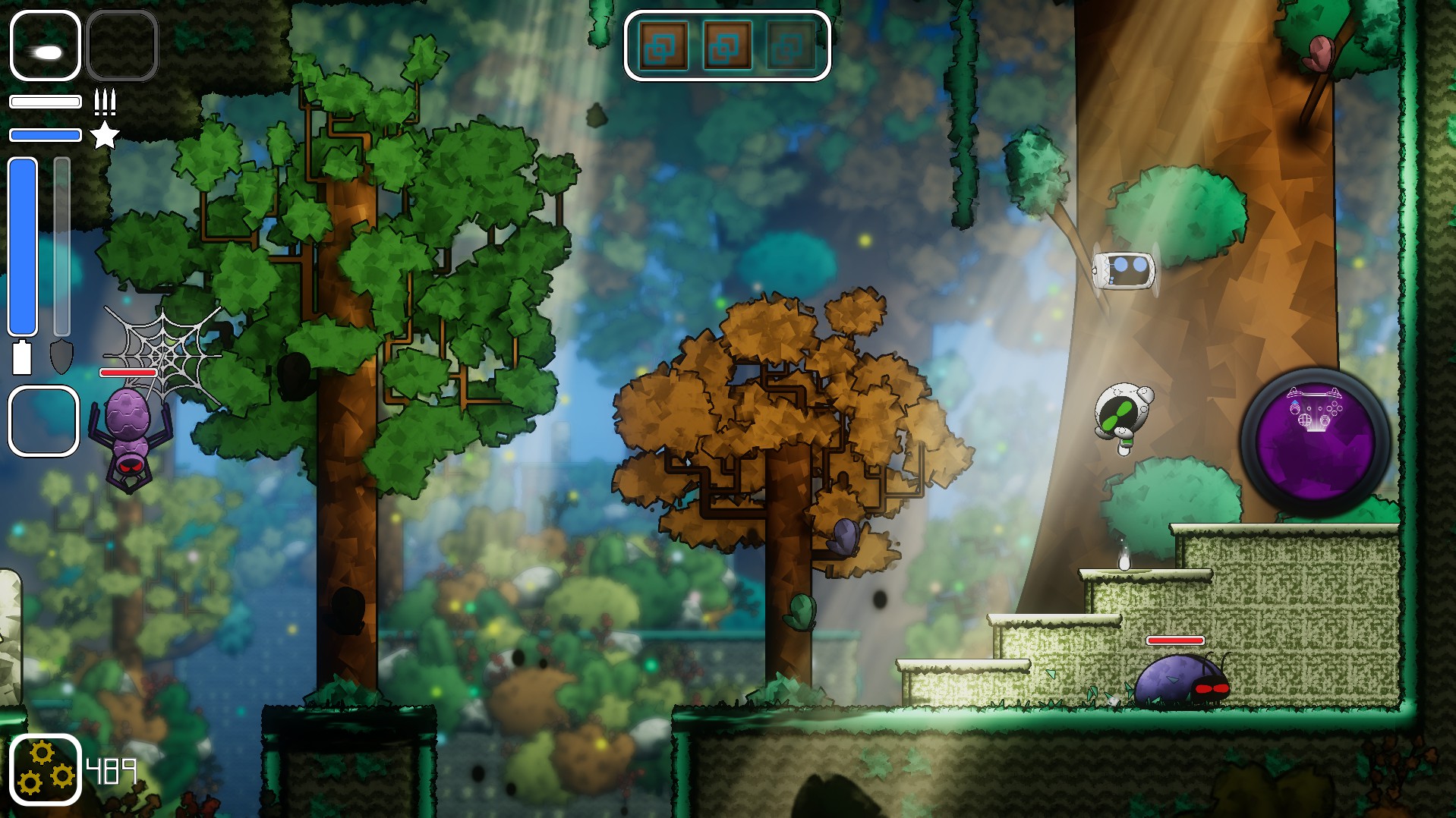Click the spider's red health bar
This screenshot has width=1456, height=818.
coord(129,373)
